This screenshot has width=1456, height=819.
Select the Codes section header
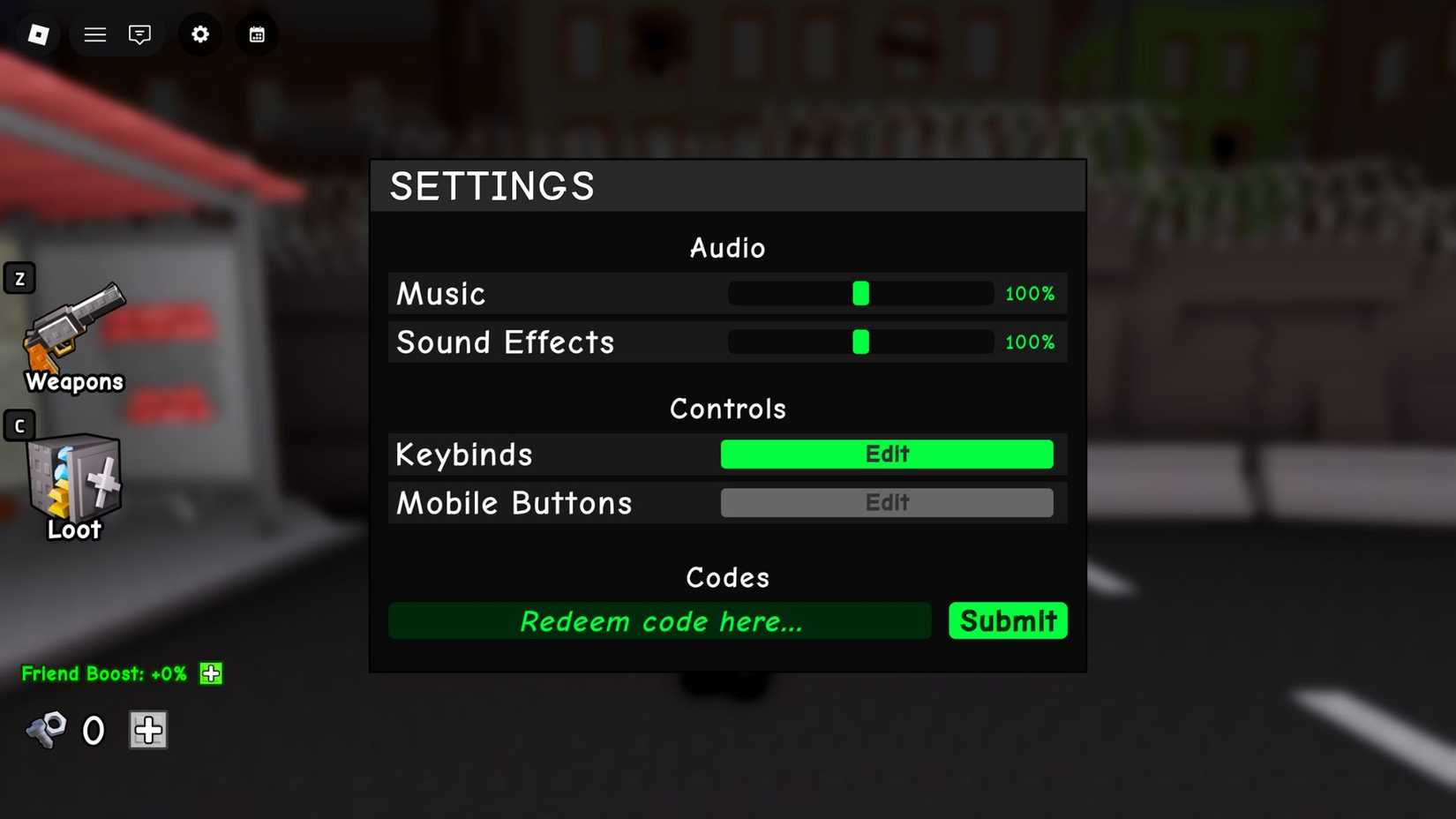pos(727,577)
